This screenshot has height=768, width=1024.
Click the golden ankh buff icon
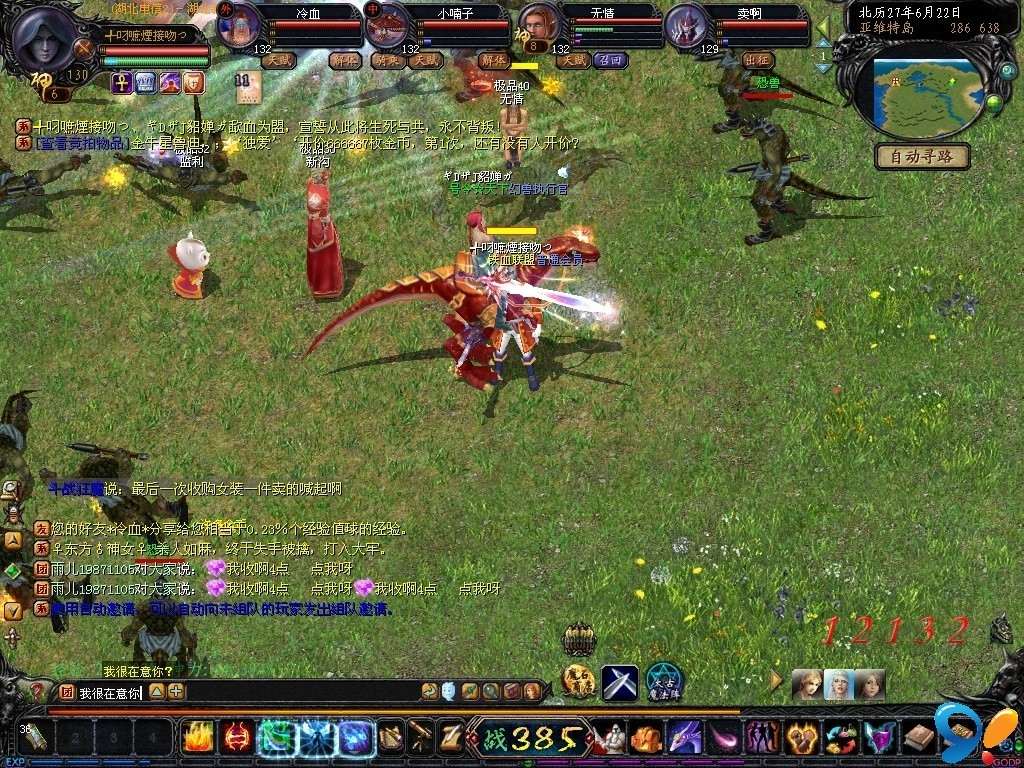pyautogui.click(x=122, y=83)
